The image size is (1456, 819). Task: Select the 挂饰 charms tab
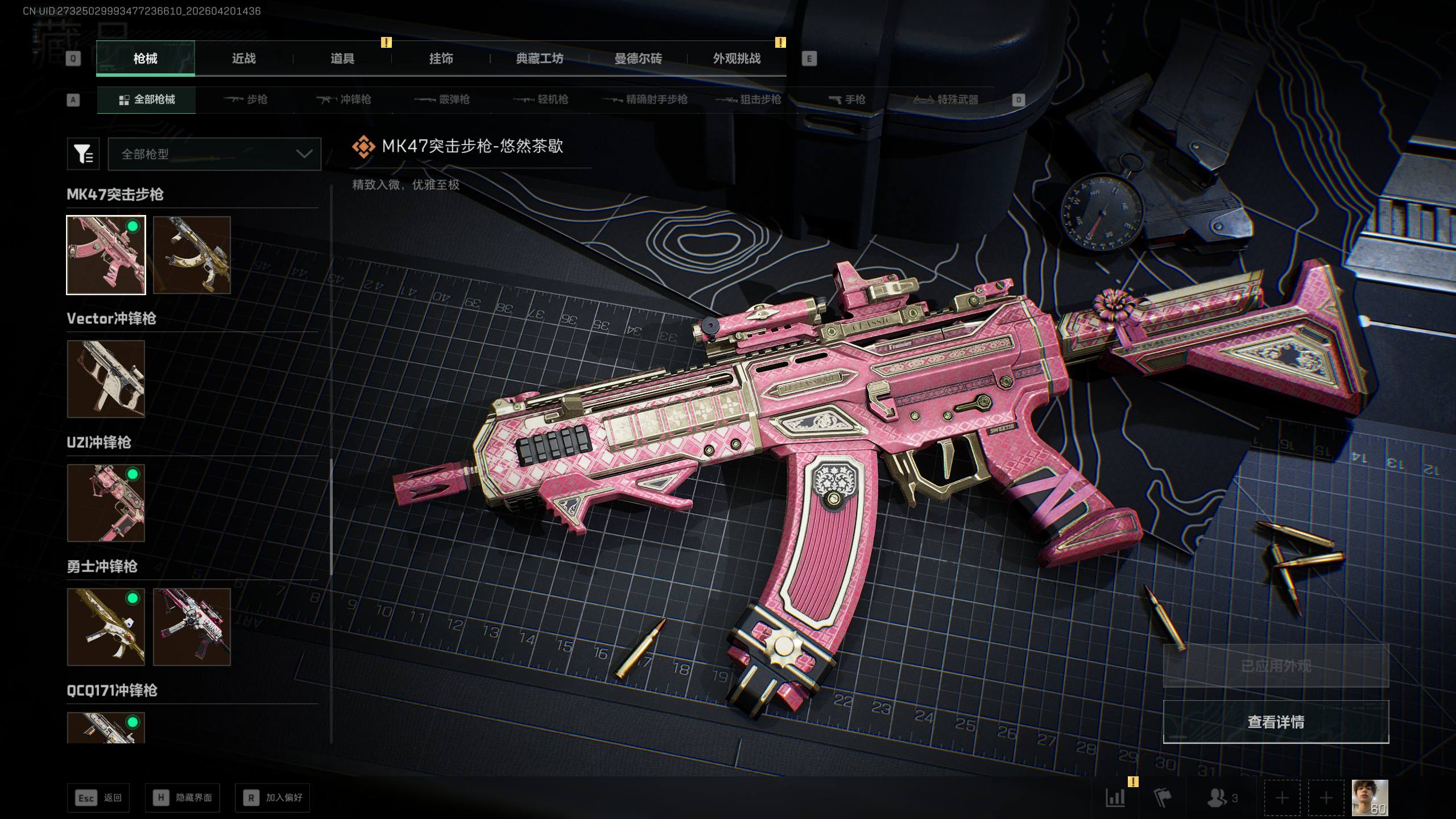441,59
